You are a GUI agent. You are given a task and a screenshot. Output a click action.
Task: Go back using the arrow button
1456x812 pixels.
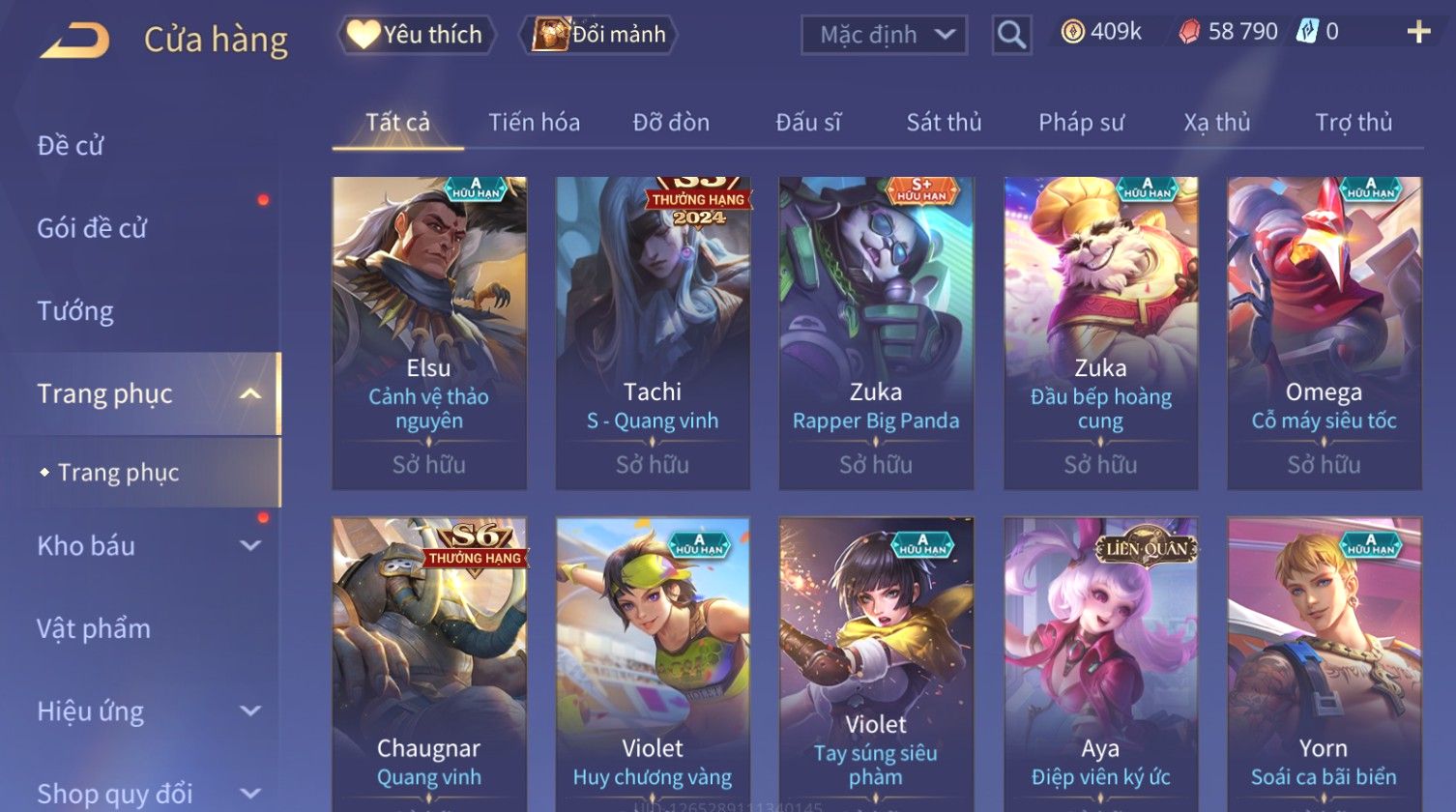pos(74,41)
